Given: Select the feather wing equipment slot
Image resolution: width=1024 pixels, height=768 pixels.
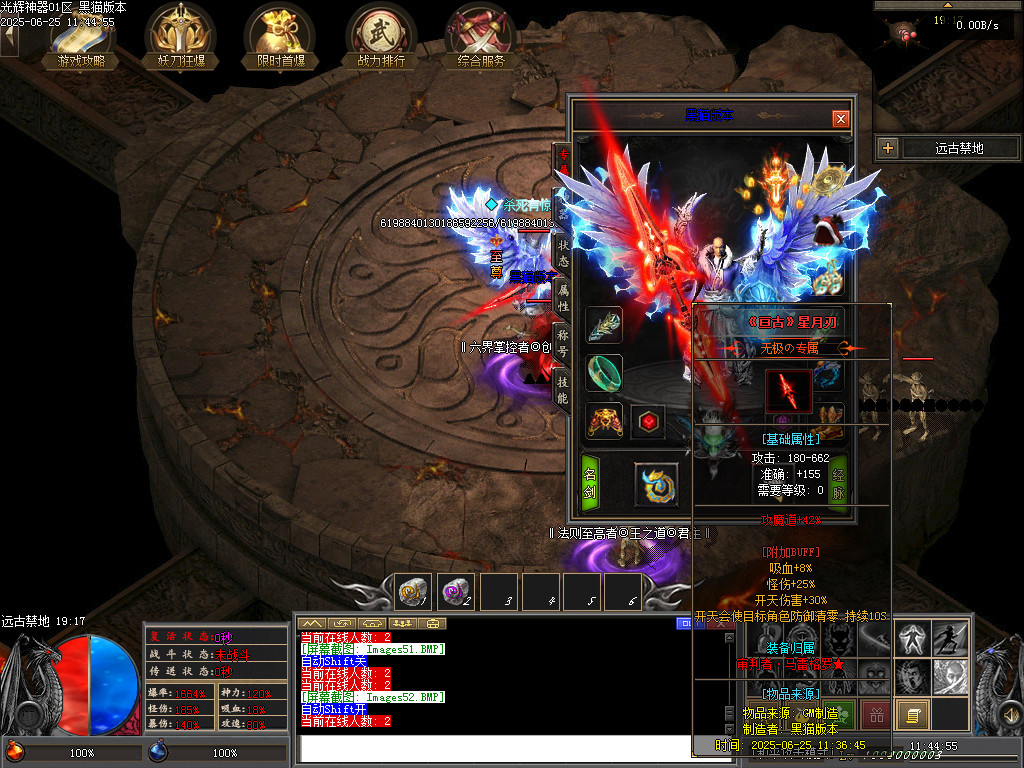Looking at the screenshot, I should [x=604, y=325].
